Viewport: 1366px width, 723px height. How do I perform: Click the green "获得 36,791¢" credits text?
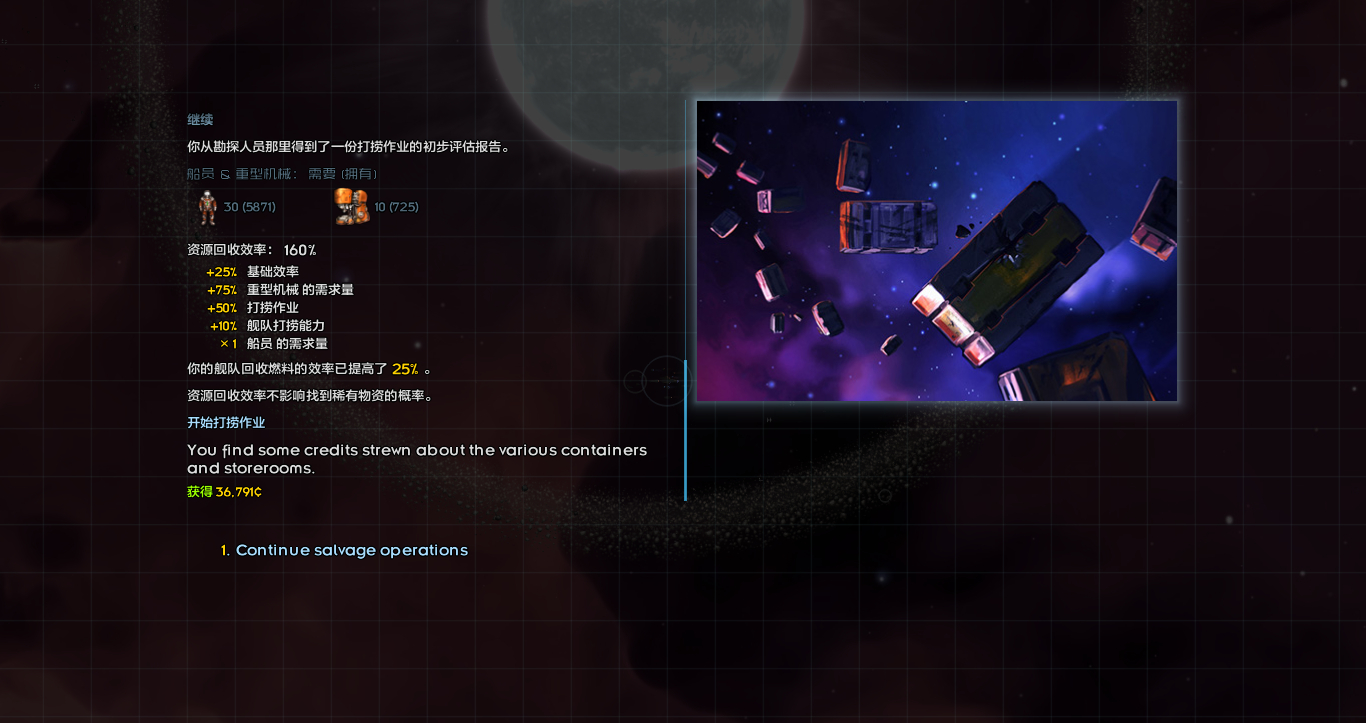(x=222, y=491)
